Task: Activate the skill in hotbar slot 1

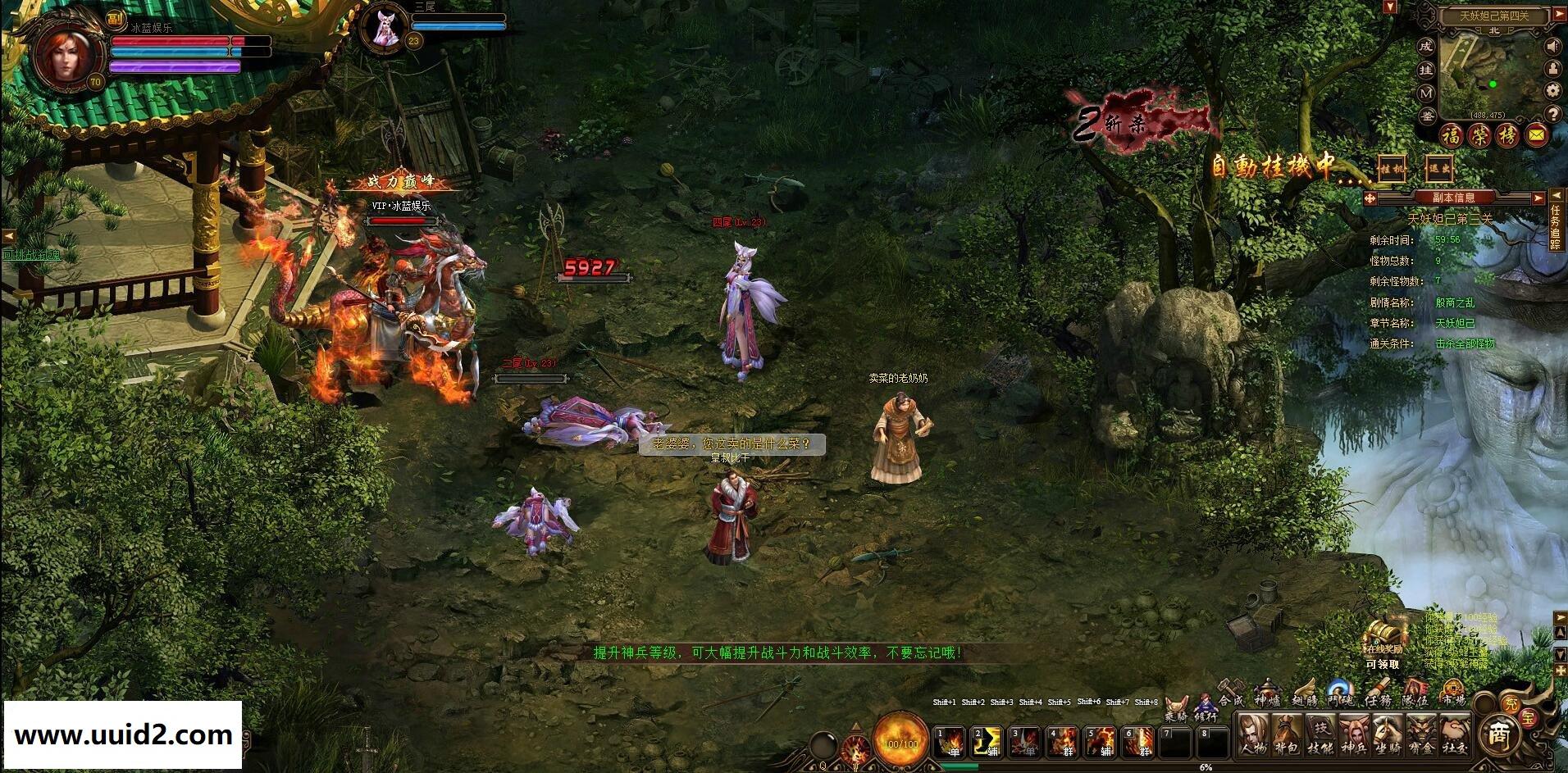Action: 951,741
